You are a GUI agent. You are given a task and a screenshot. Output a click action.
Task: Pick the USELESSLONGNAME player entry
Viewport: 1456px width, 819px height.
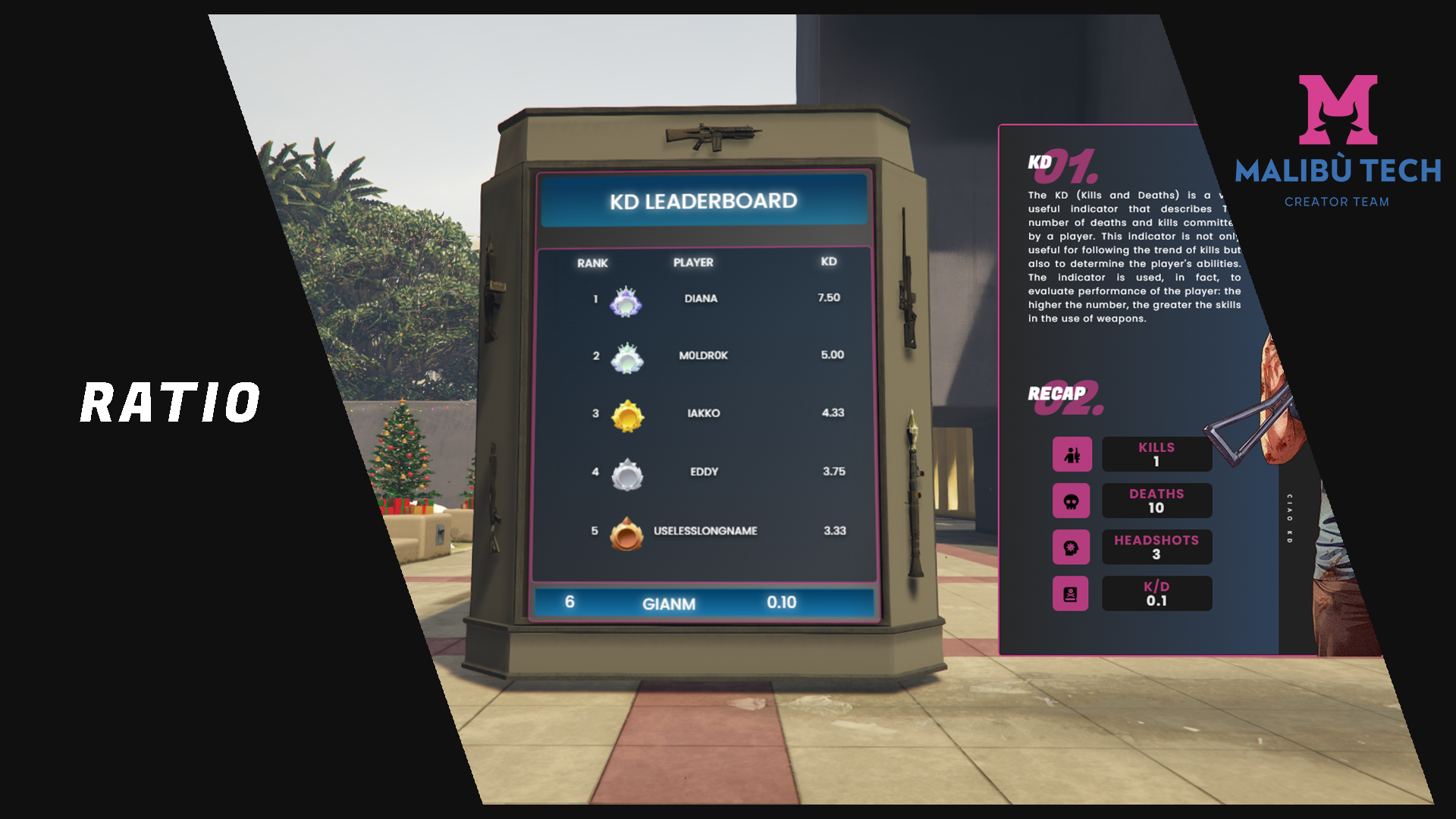tap(705, 531)
